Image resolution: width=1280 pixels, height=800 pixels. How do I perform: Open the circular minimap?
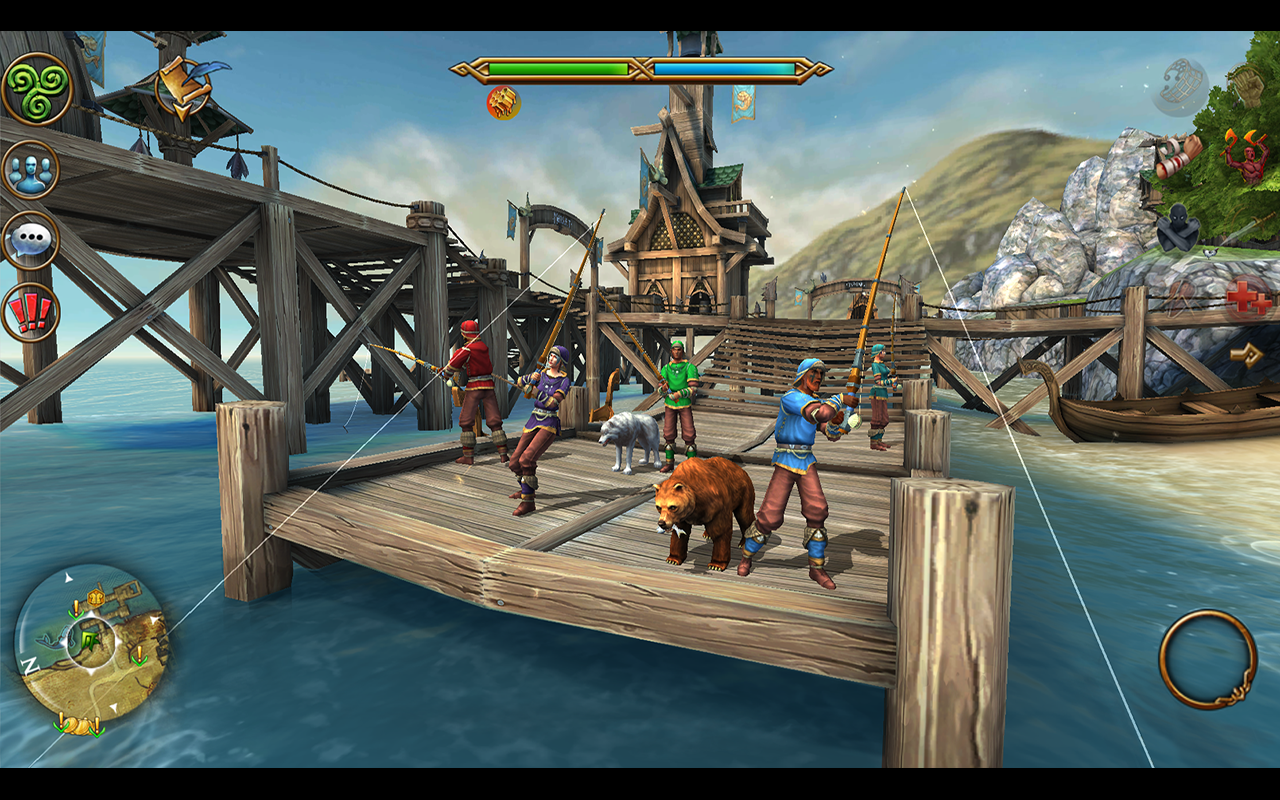point(91,643)
